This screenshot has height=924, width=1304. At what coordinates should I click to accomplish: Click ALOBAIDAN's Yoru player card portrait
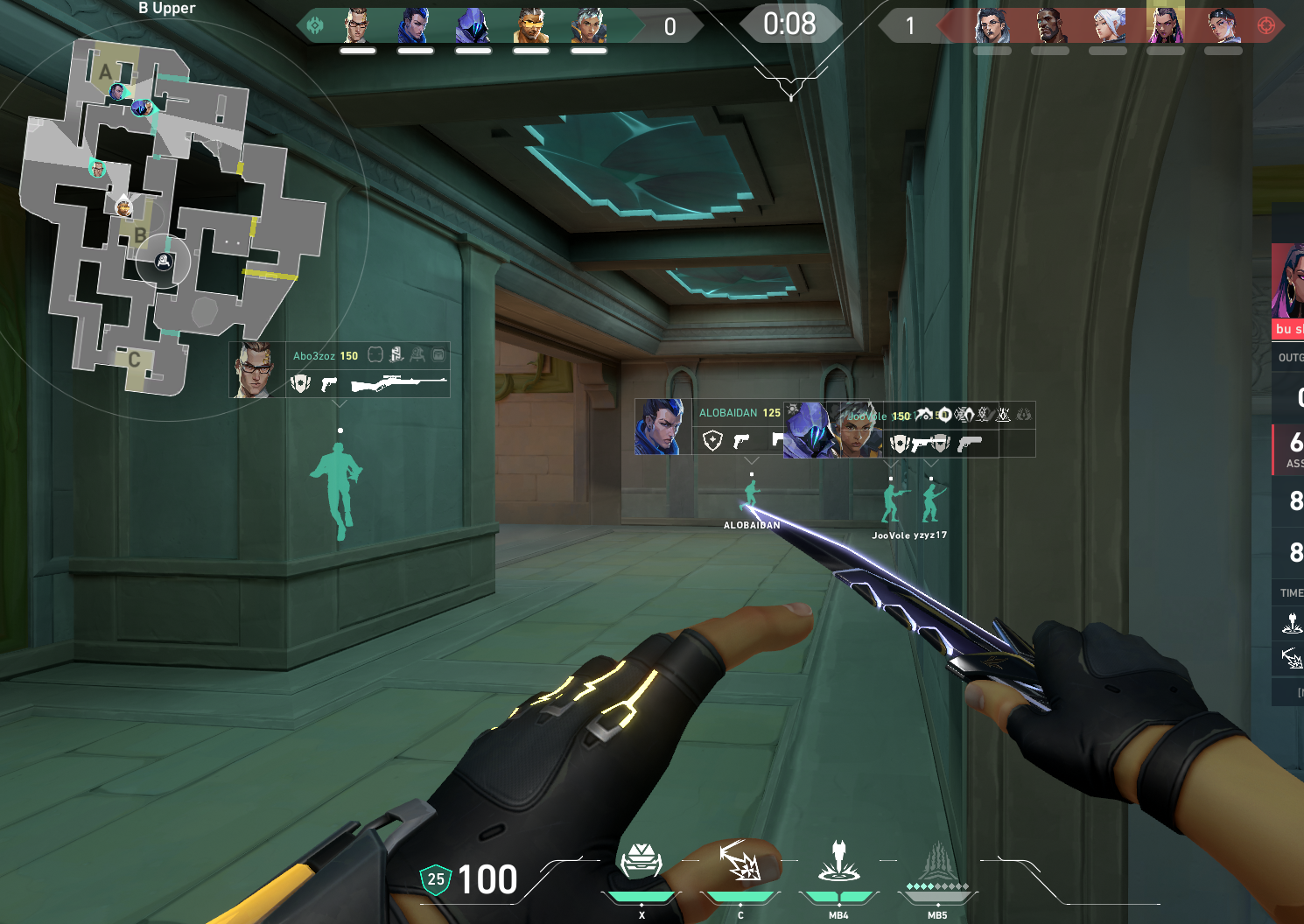coord(663,427)
